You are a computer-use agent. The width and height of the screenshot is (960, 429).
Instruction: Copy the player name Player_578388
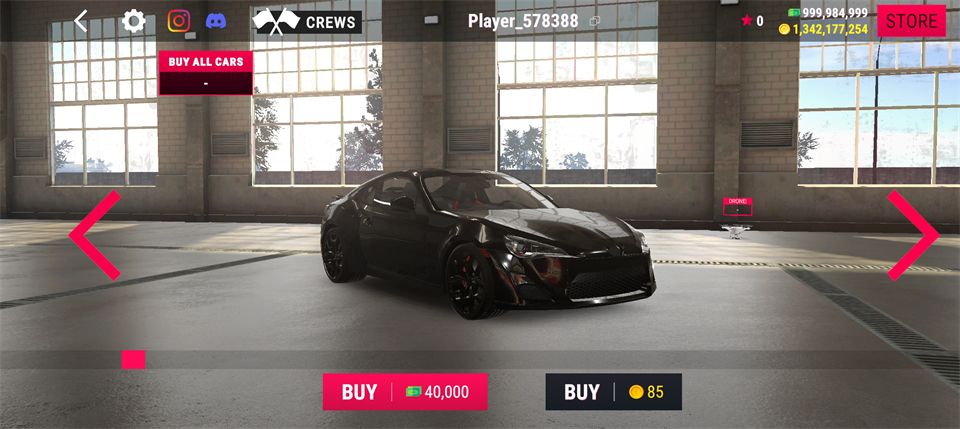pyautogui.click(x=595, y=21)
